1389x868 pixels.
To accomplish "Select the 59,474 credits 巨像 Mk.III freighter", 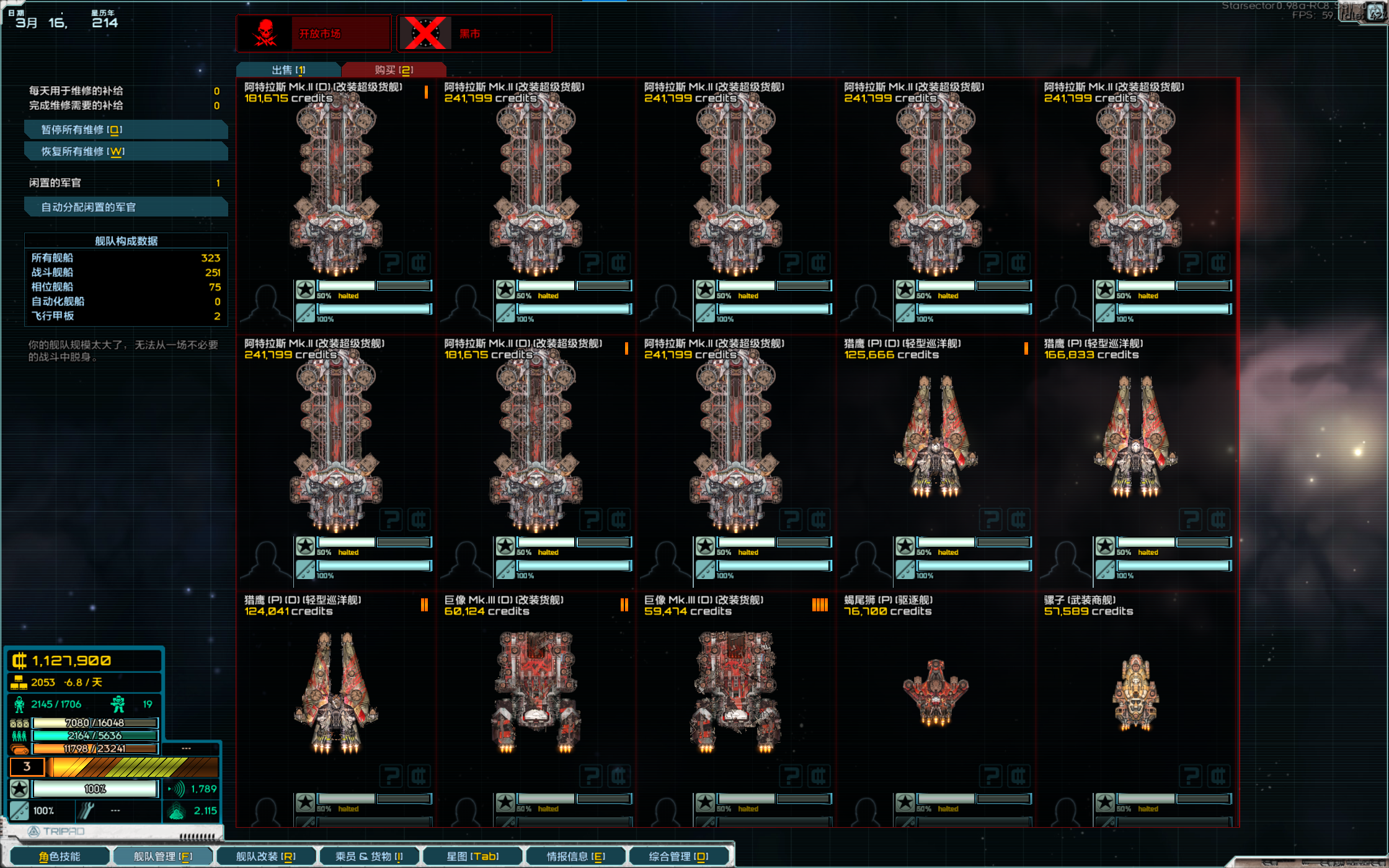I will click(x=736, y=692).
